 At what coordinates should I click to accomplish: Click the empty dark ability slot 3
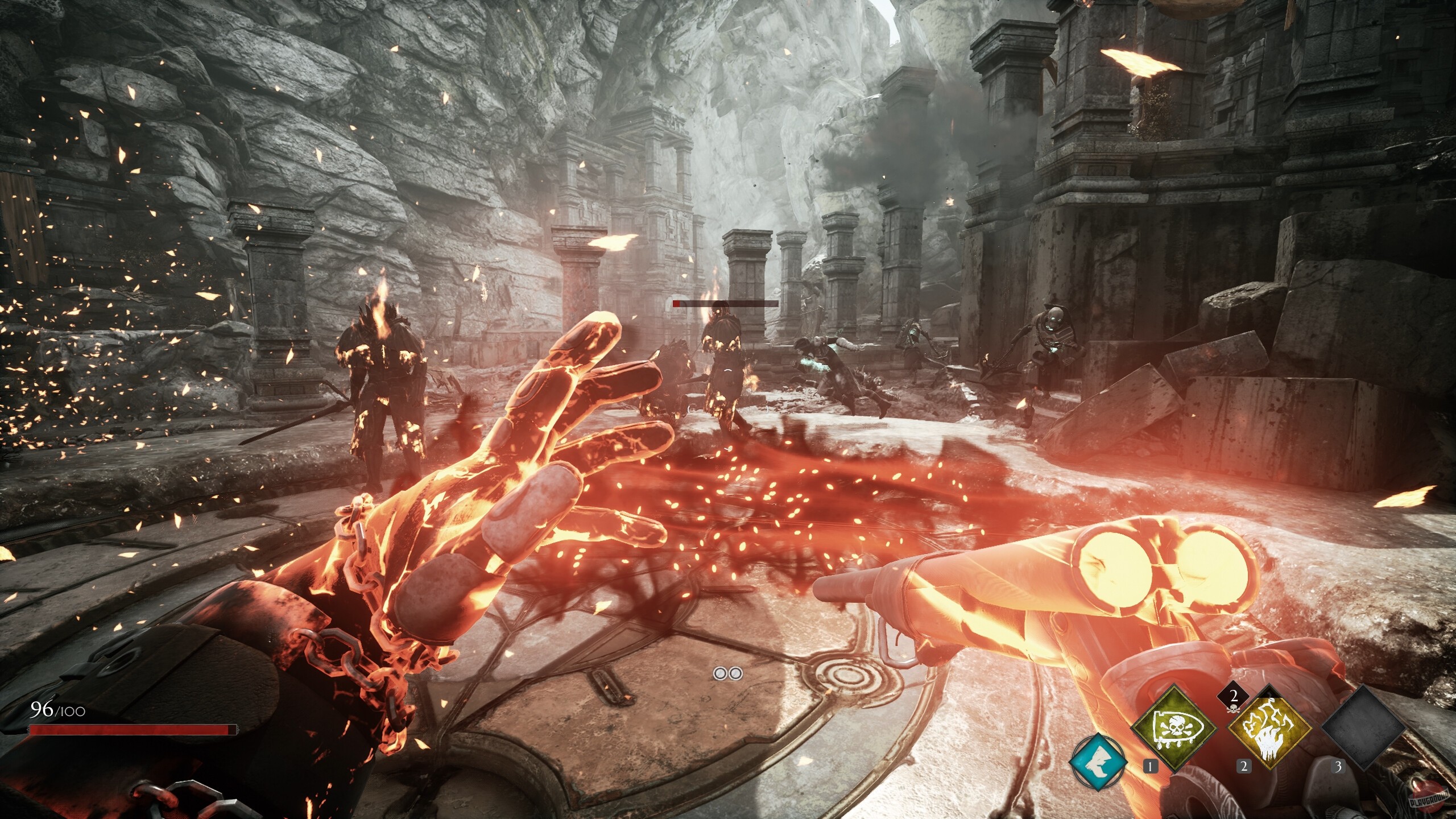pyautogui.click(x=1363, y=729)
